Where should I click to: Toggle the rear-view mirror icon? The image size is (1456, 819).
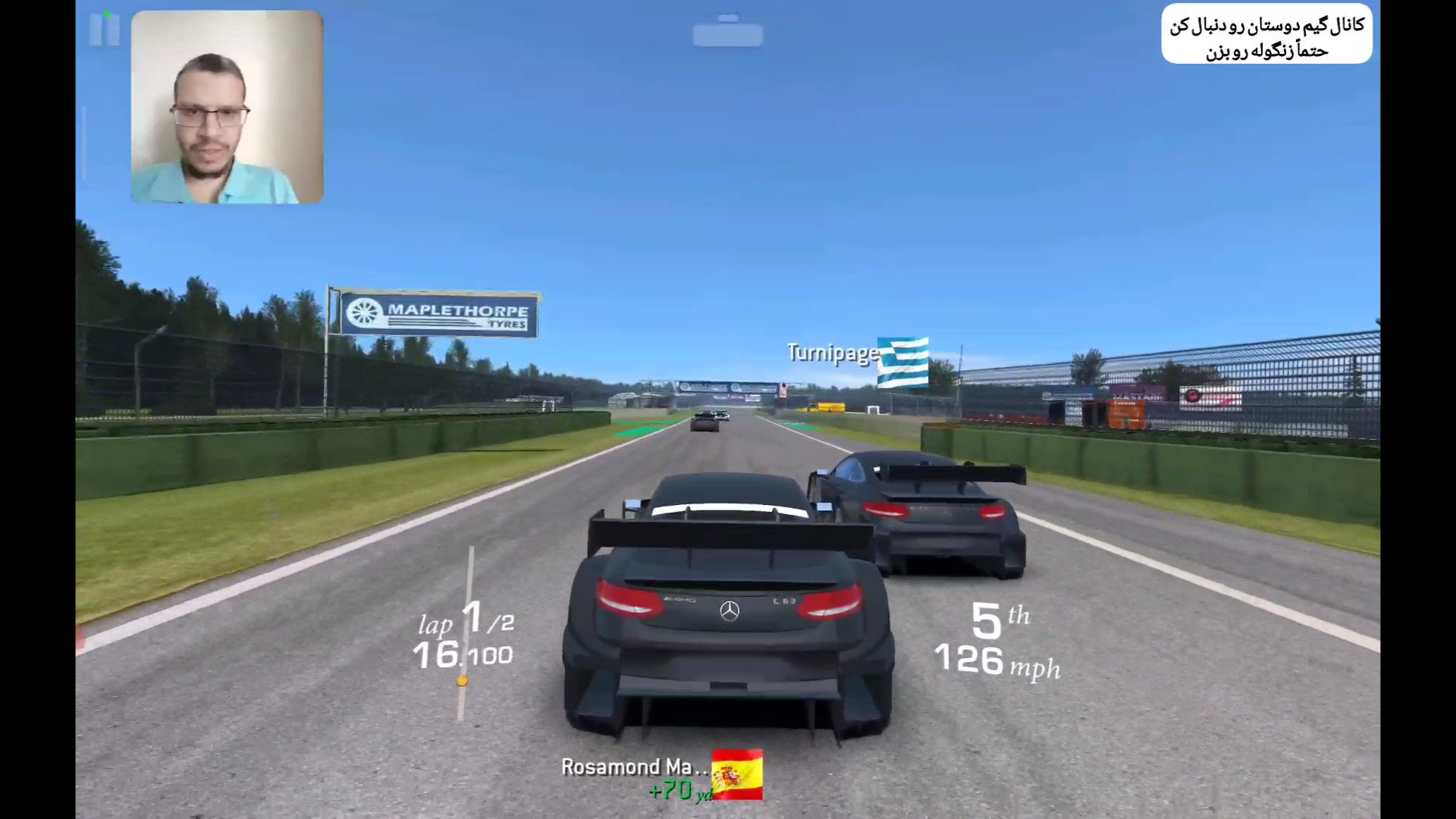[x=727, y=33]
